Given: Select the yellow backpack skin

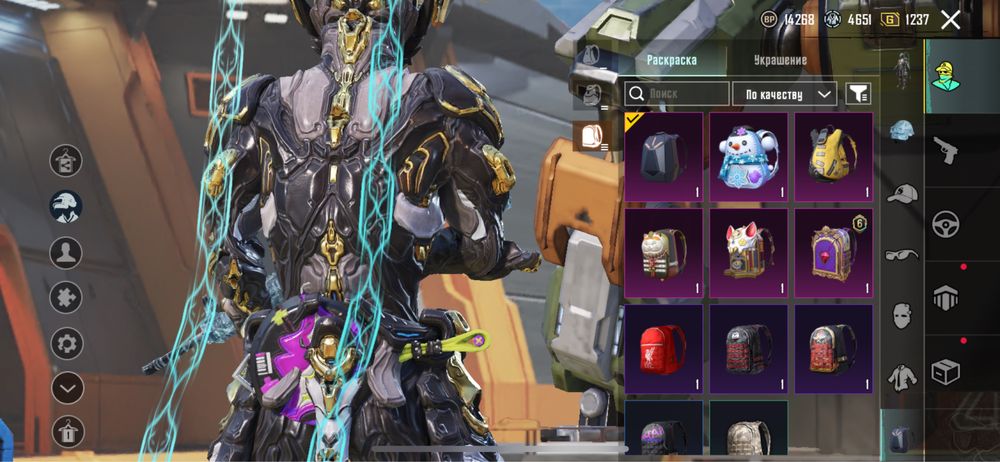Looking at the screenshot, I should tap(833, 156).
